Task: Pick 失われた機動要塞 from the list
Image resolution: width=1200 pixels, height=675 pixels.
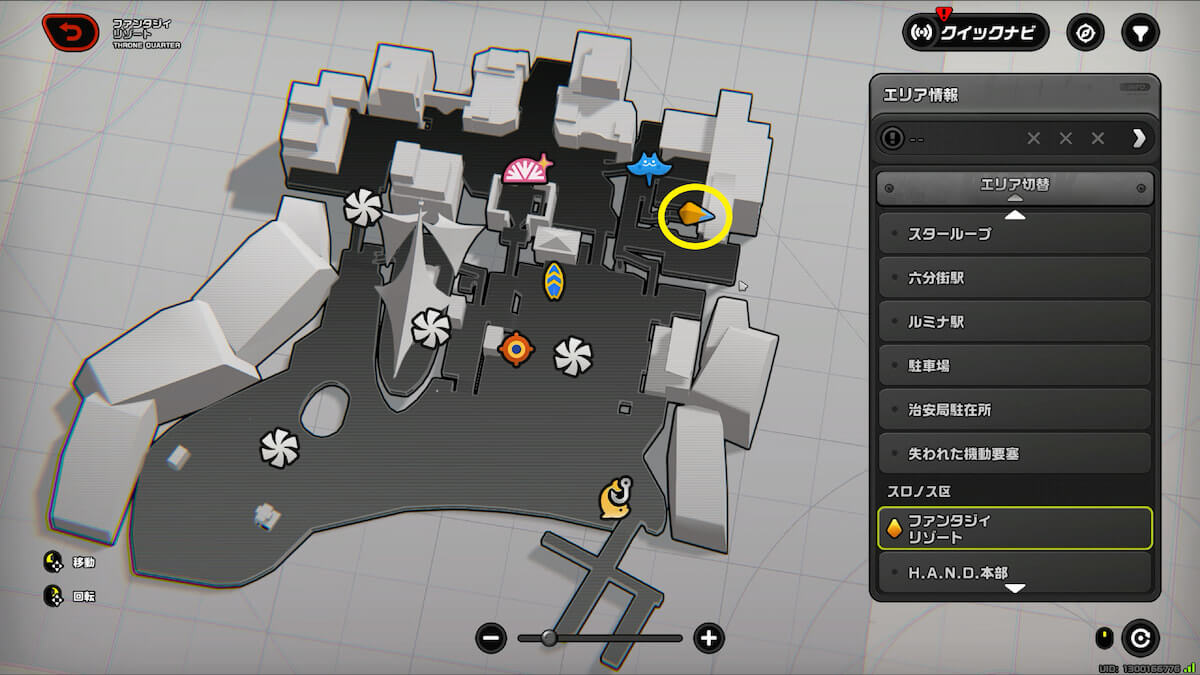Action: point(1014,454)
